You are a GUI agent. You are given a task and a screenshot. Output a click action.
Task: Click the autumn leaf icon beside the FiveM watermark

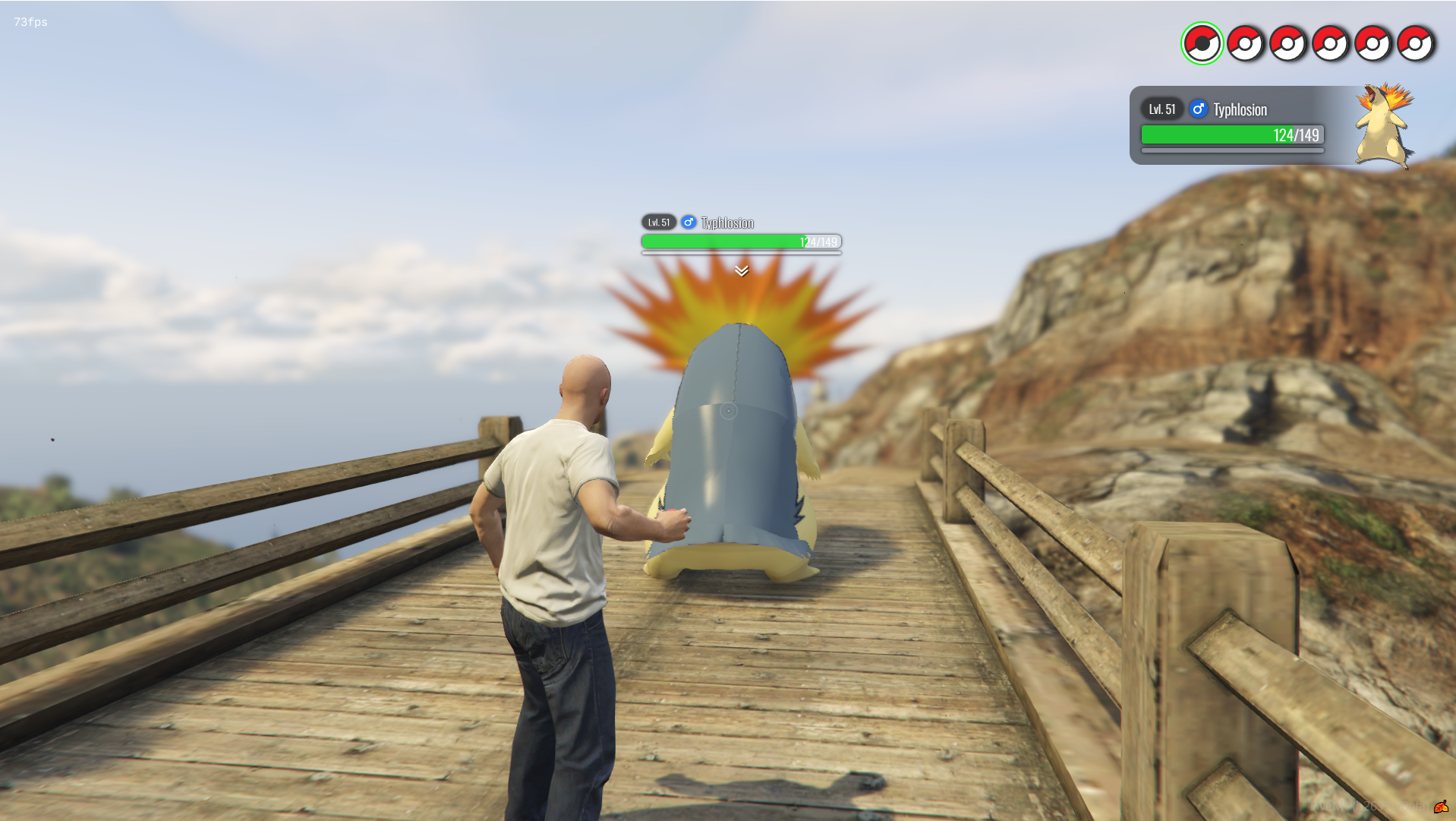pos(1440,807)
